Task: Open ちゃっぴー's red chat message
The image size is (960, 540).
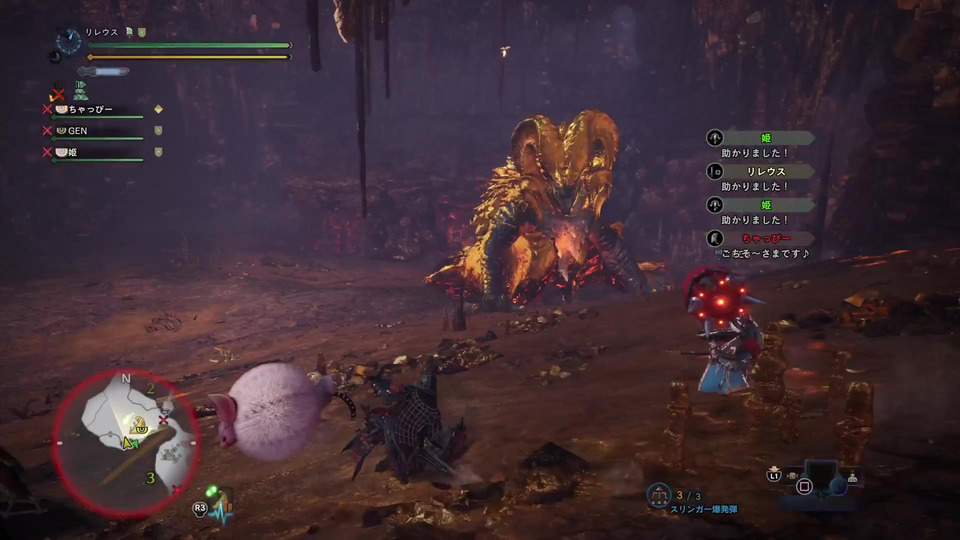Action: point(763,239)
